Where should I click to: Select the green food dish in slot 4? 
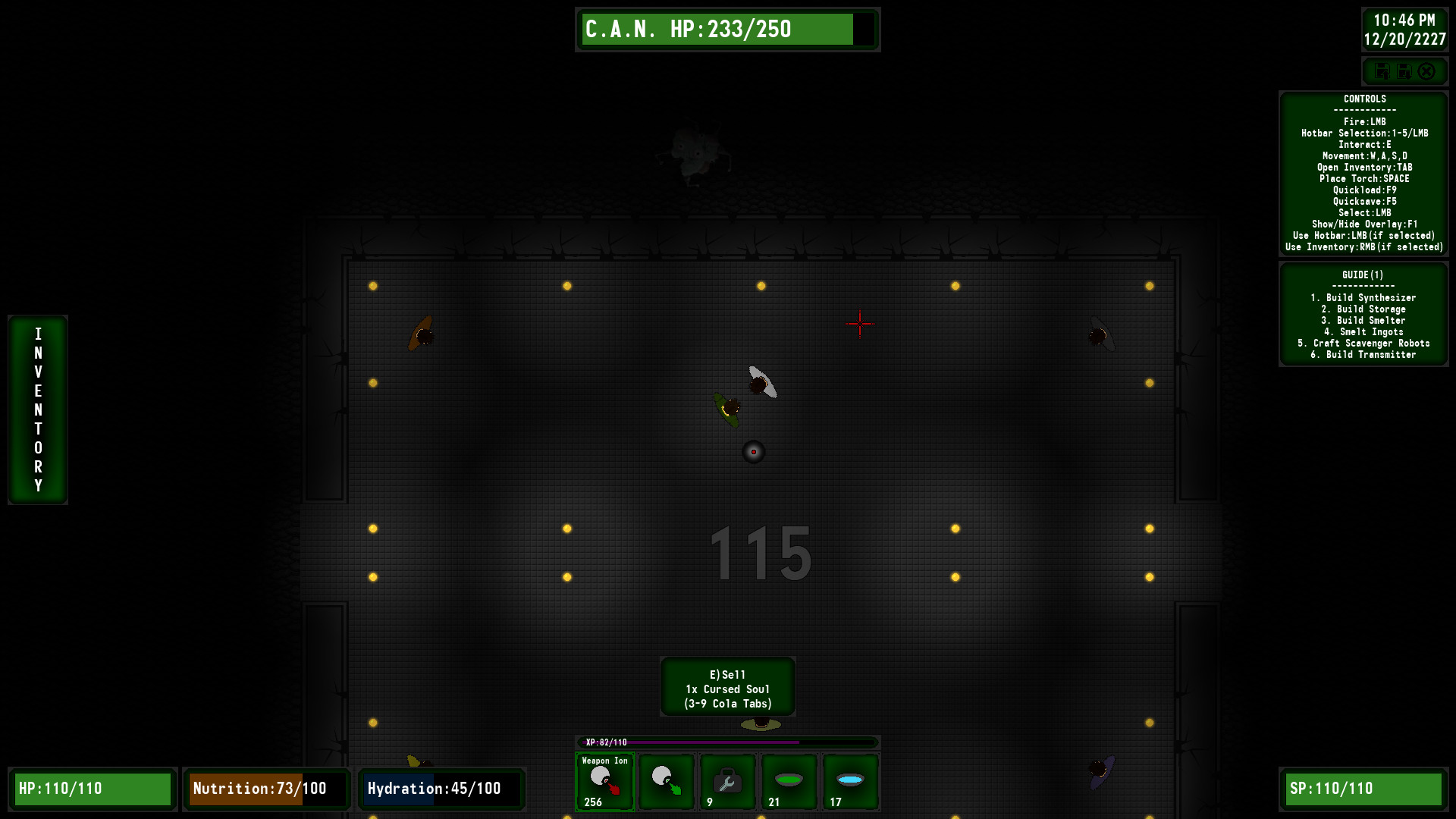pos(788,782)
